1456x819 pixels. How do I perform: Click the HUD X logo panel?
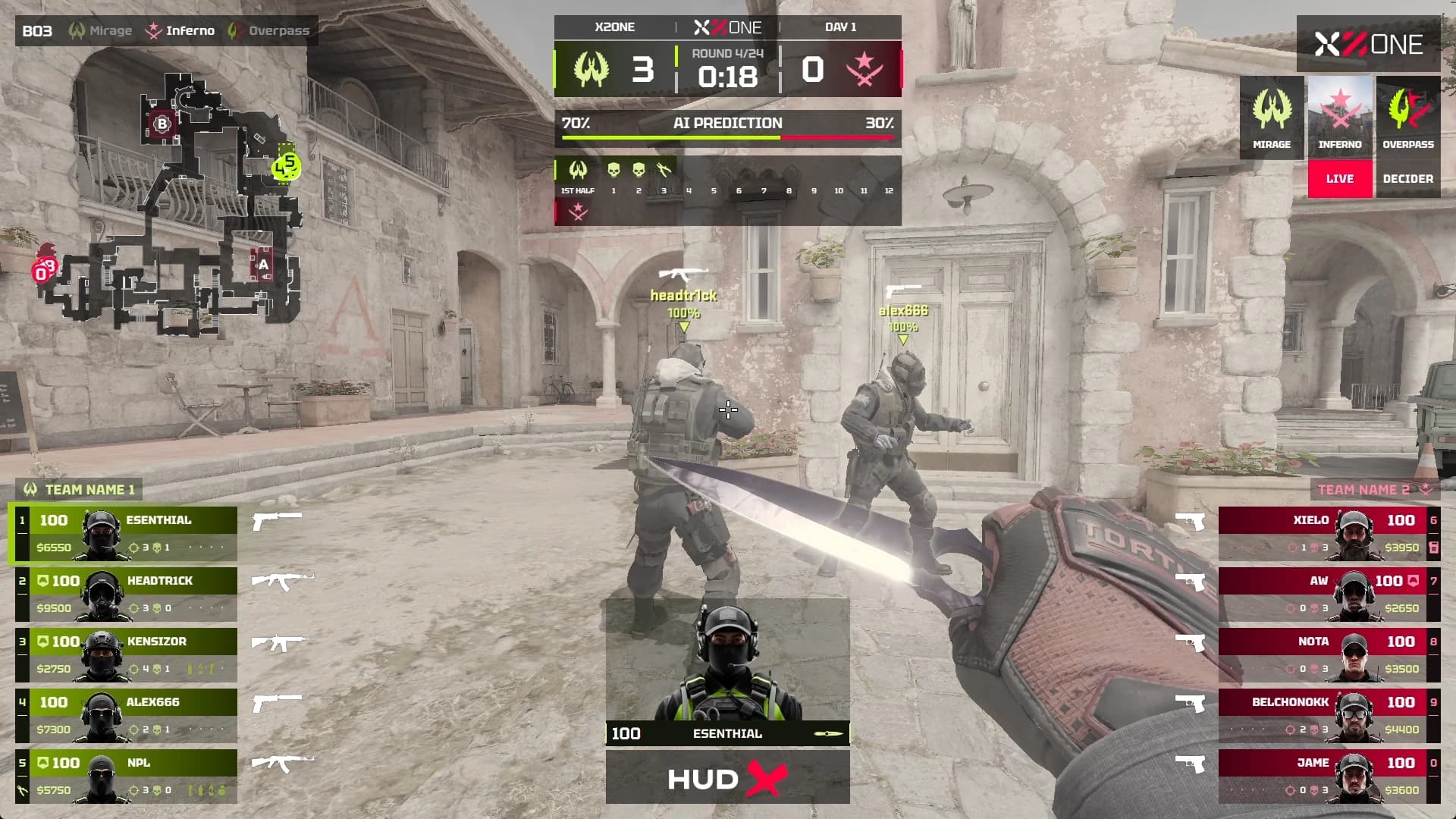tap(727, 778)
